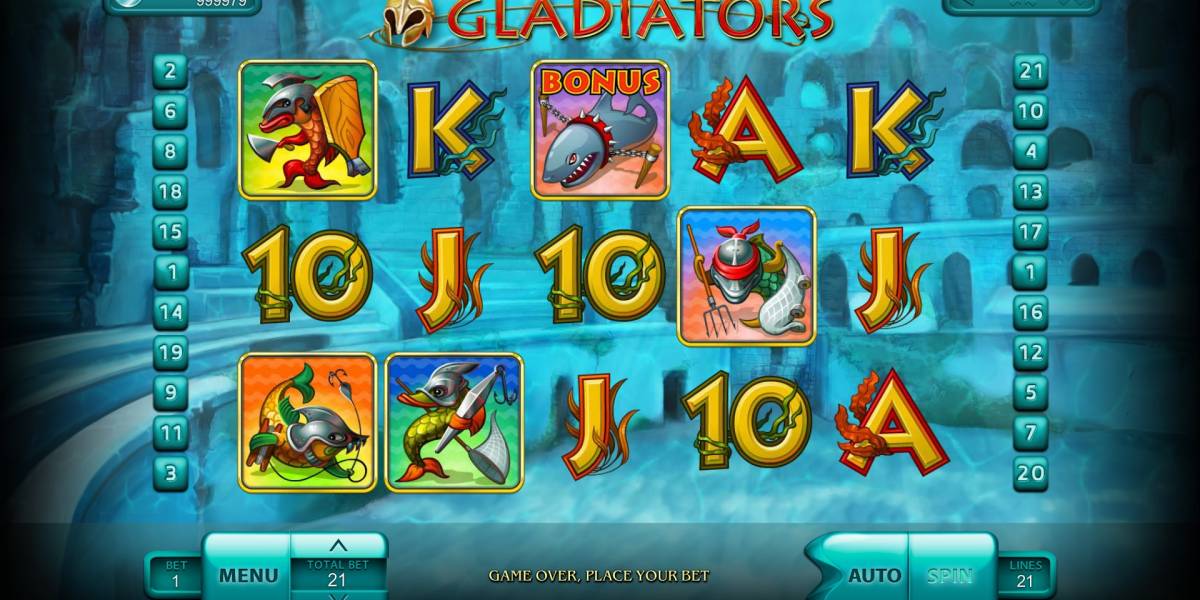Click the BET amount selector
This screenshot has width=1200, height=600.
(176, 574)
